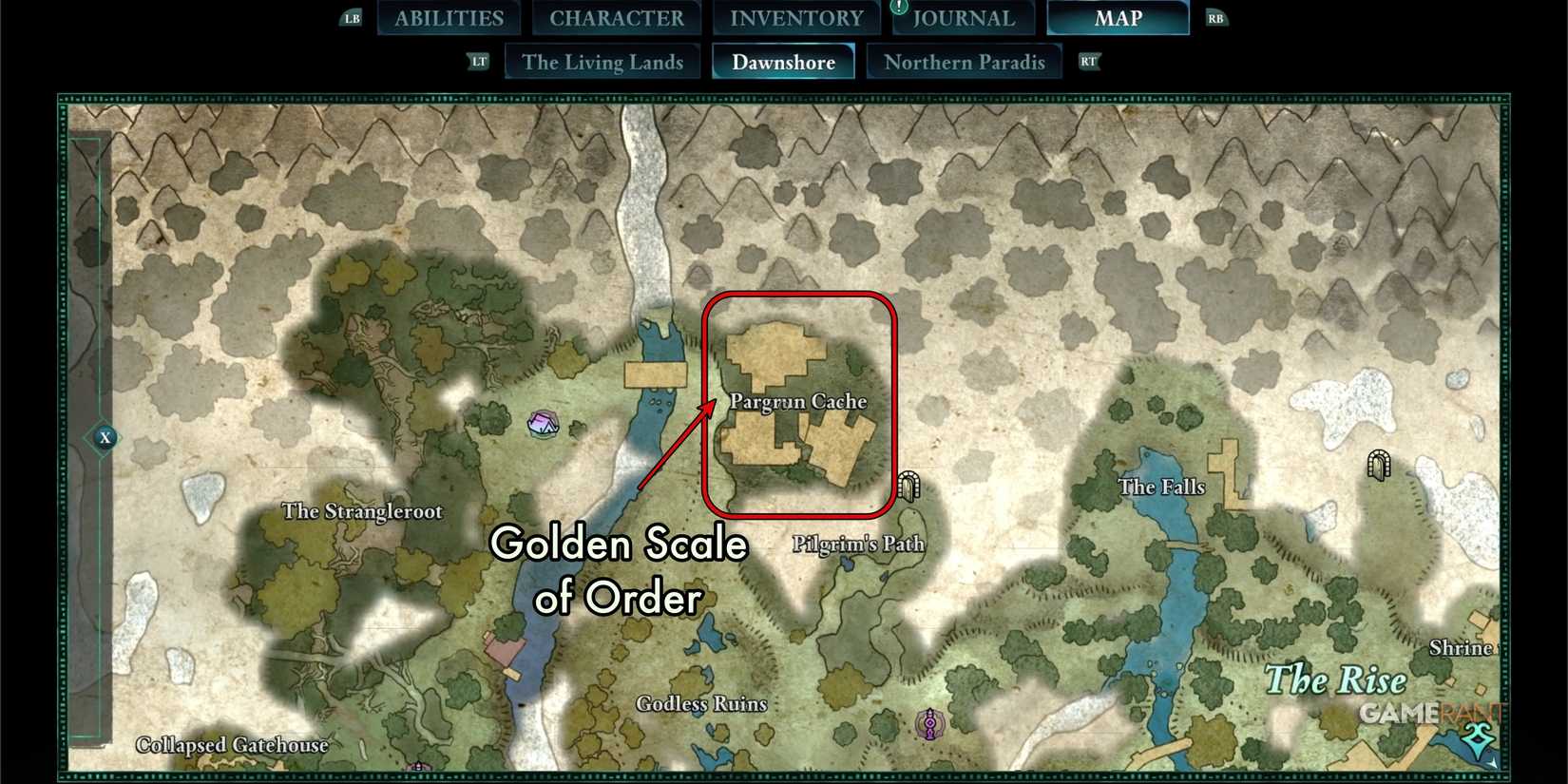This screenshot has height=784, width=1568.
Task: Click the doorway entrance icon beside Pargrun Cache
Action: pos(909,486)
